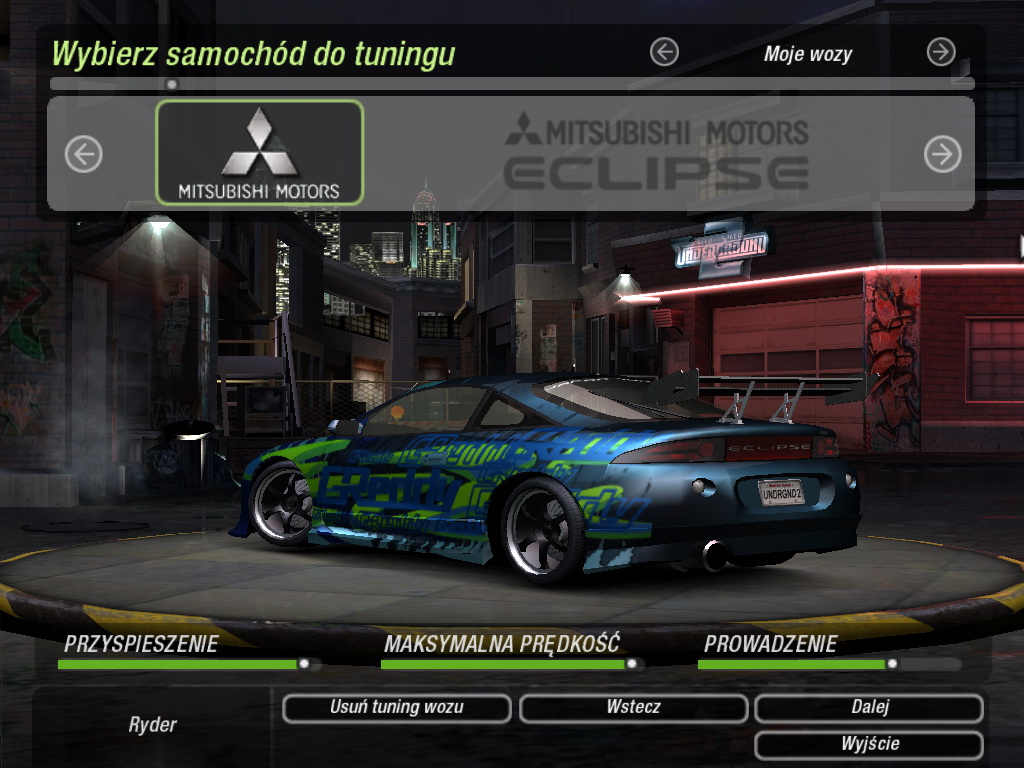Switch category with arrow left of 'Moje wozy'
Screen dimensions: 1024x768
664,52
